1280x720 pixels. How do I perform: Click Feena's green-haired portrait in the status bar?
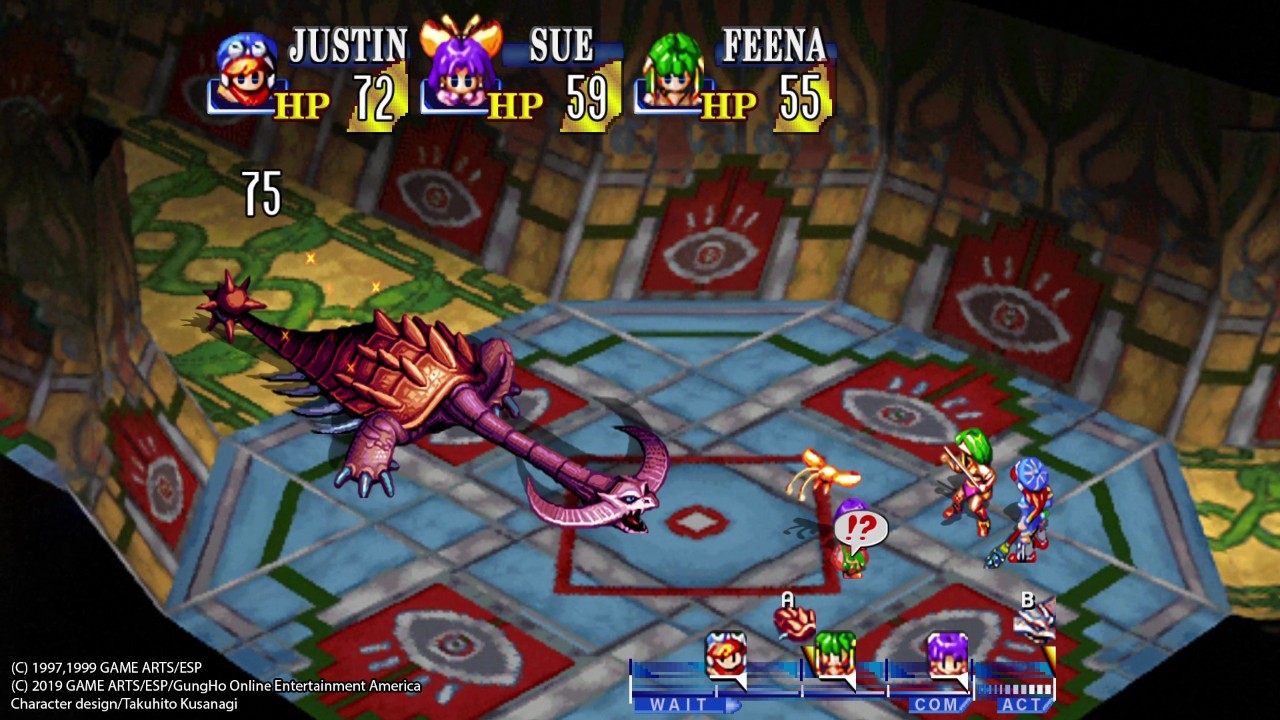pos(672,70)
